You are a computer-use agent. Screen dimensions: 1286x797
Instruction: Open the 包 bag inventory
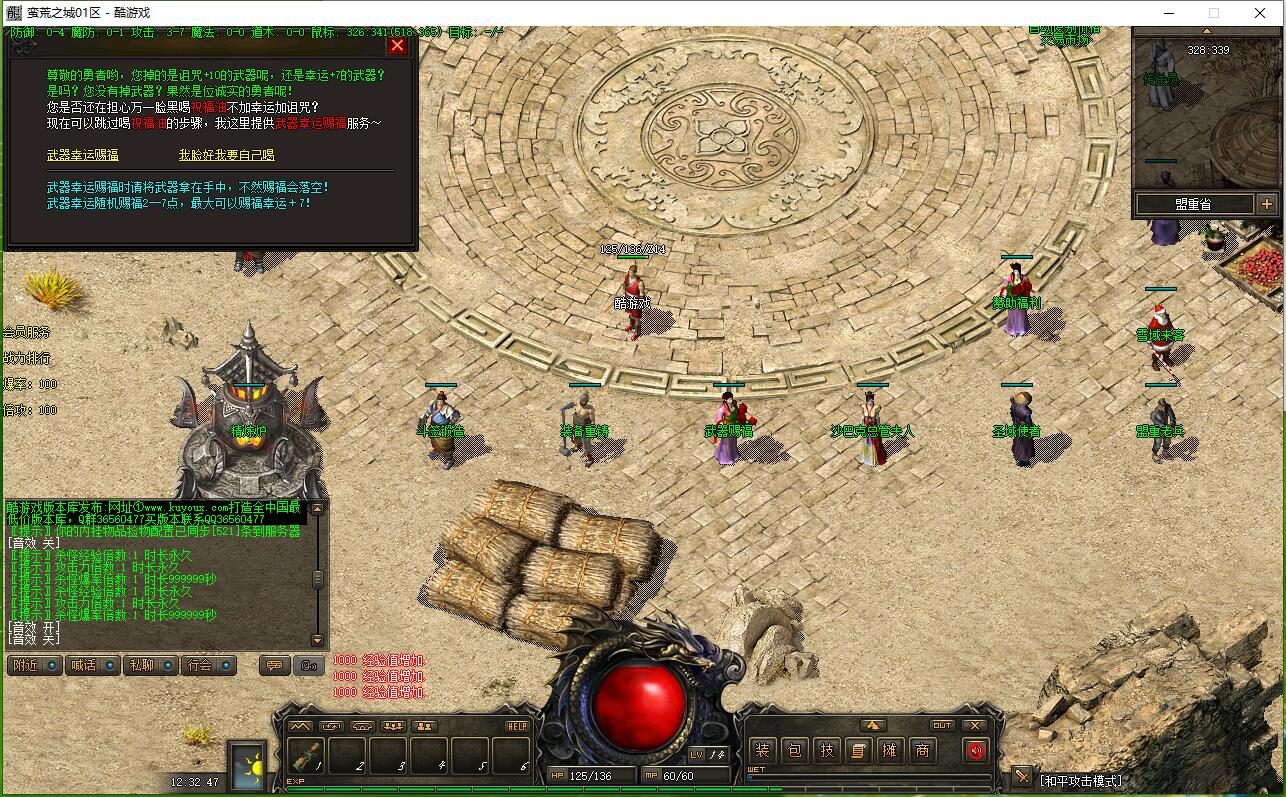[x=795, y=750]
